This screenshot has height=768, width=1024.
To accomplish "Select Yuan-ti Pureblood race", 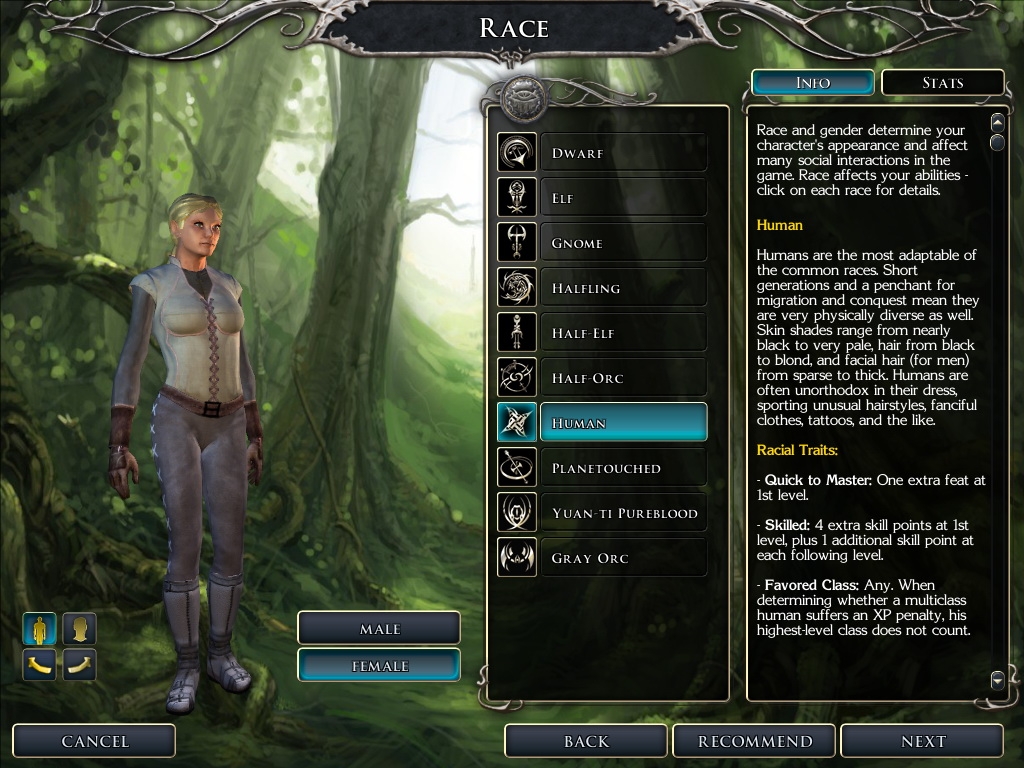I will 622,513.
